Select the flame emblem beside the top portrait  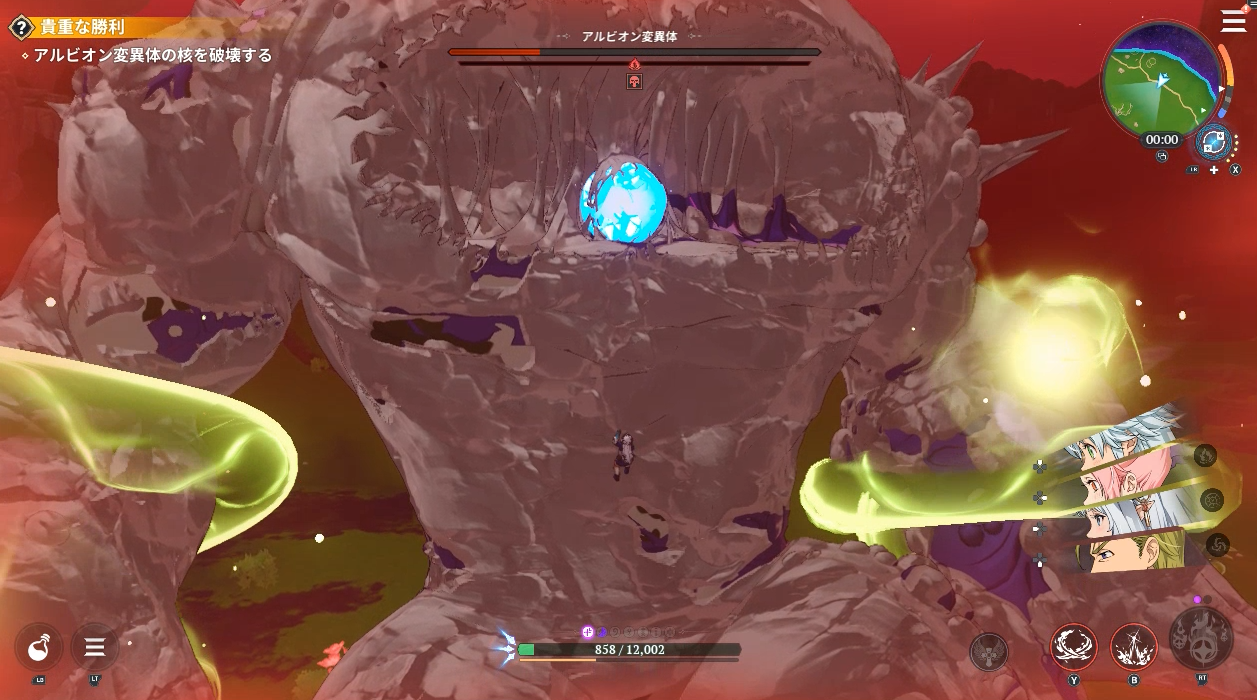(1205, 456)
